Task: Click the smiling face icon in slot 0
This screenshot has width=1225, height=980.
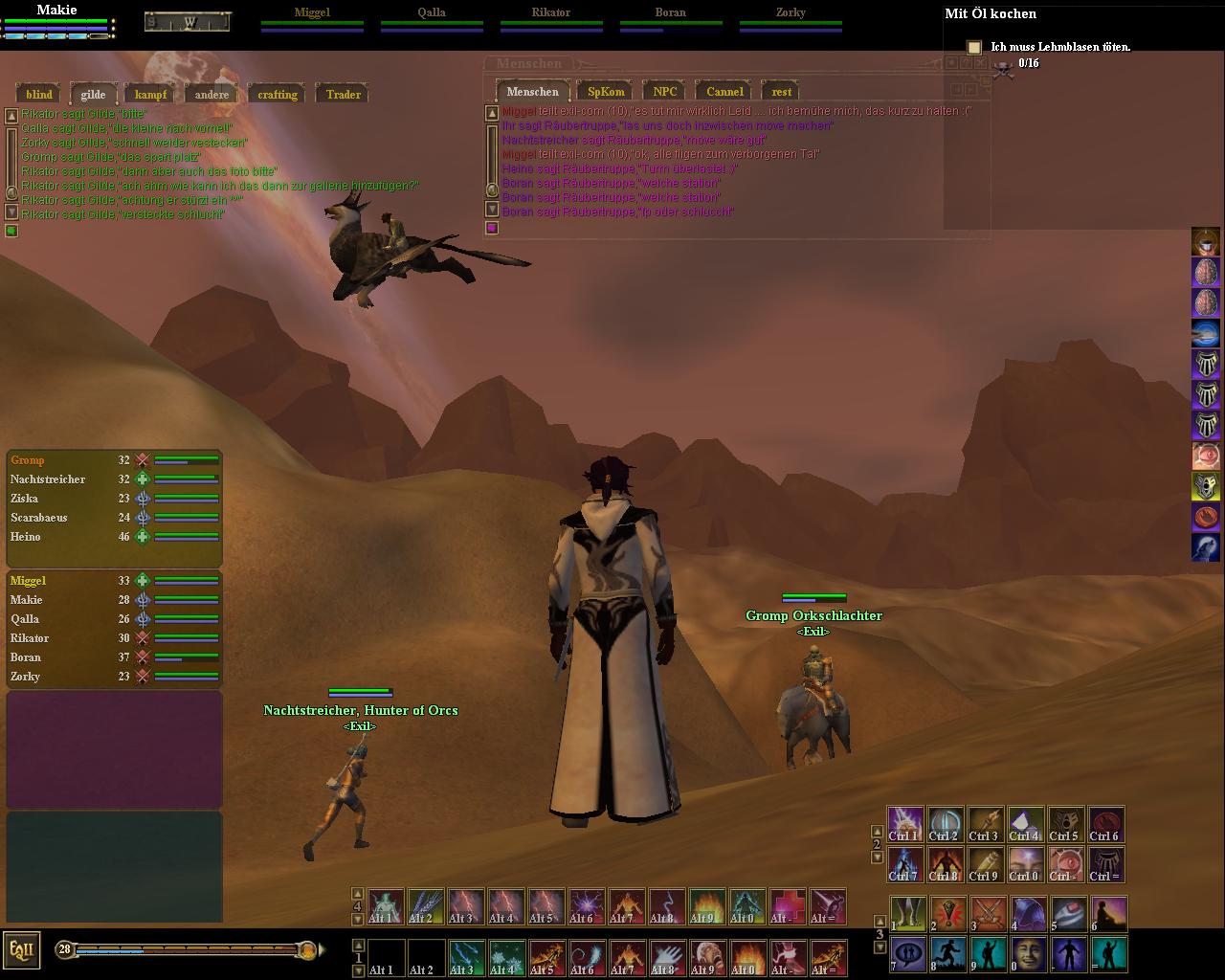Action: [x=1029, y=954]
